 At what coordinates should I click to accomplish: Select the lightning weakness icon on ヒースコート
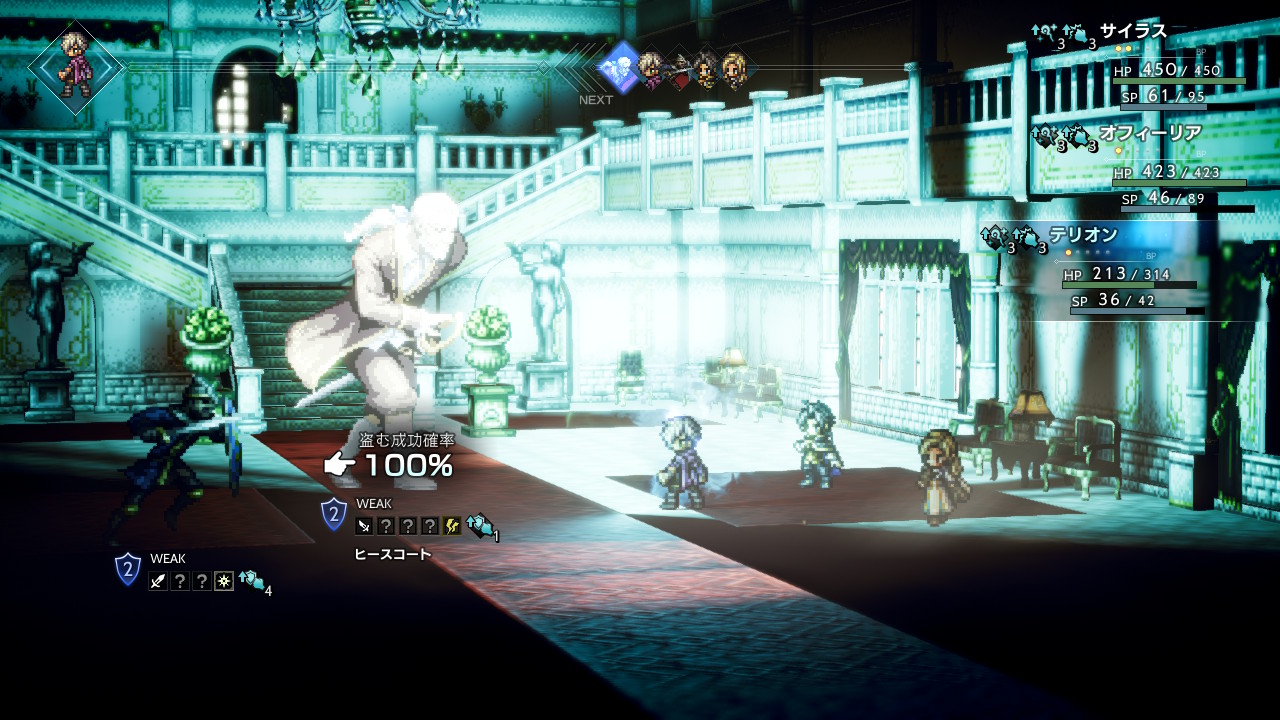coord(452,526)
